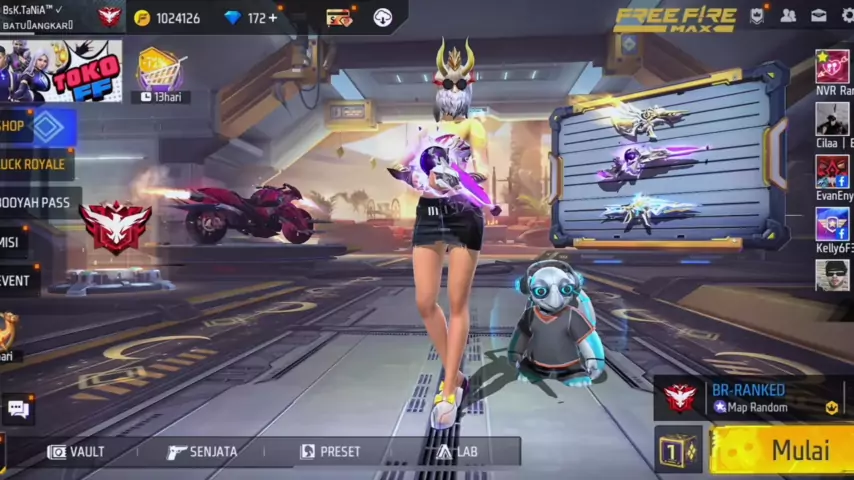This screenshot has width=854, height=480.
Task: Open the Preset menu
Action: 330,452
